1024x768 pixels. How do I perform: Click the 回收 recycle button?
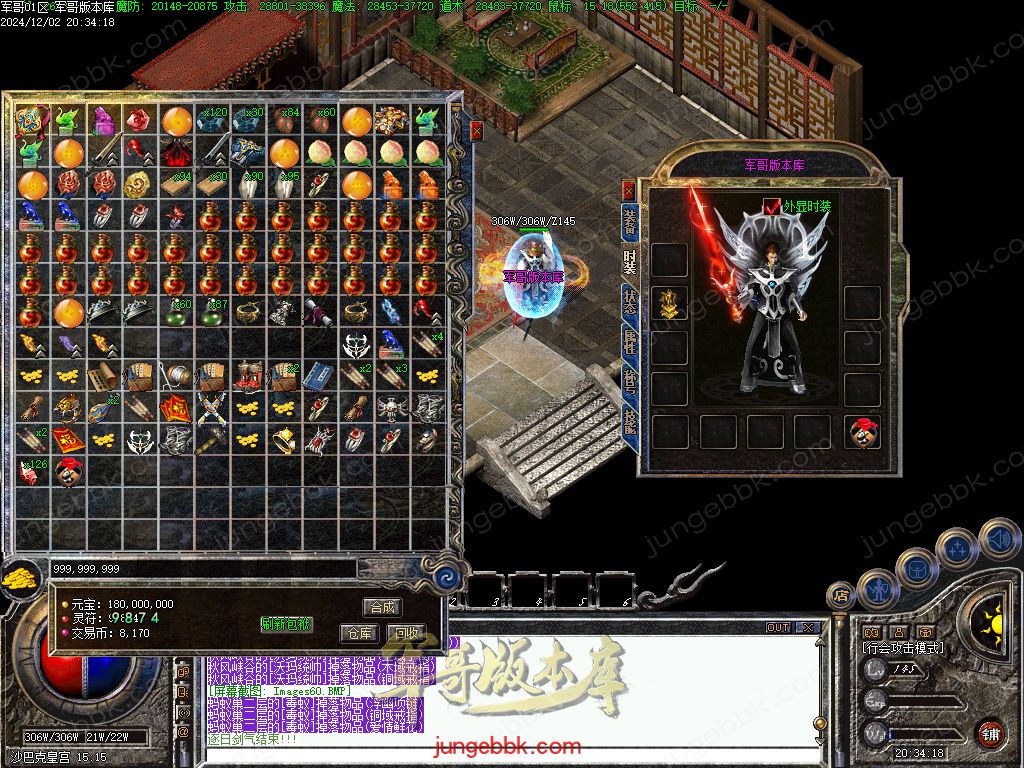click(x=405, y=633)
